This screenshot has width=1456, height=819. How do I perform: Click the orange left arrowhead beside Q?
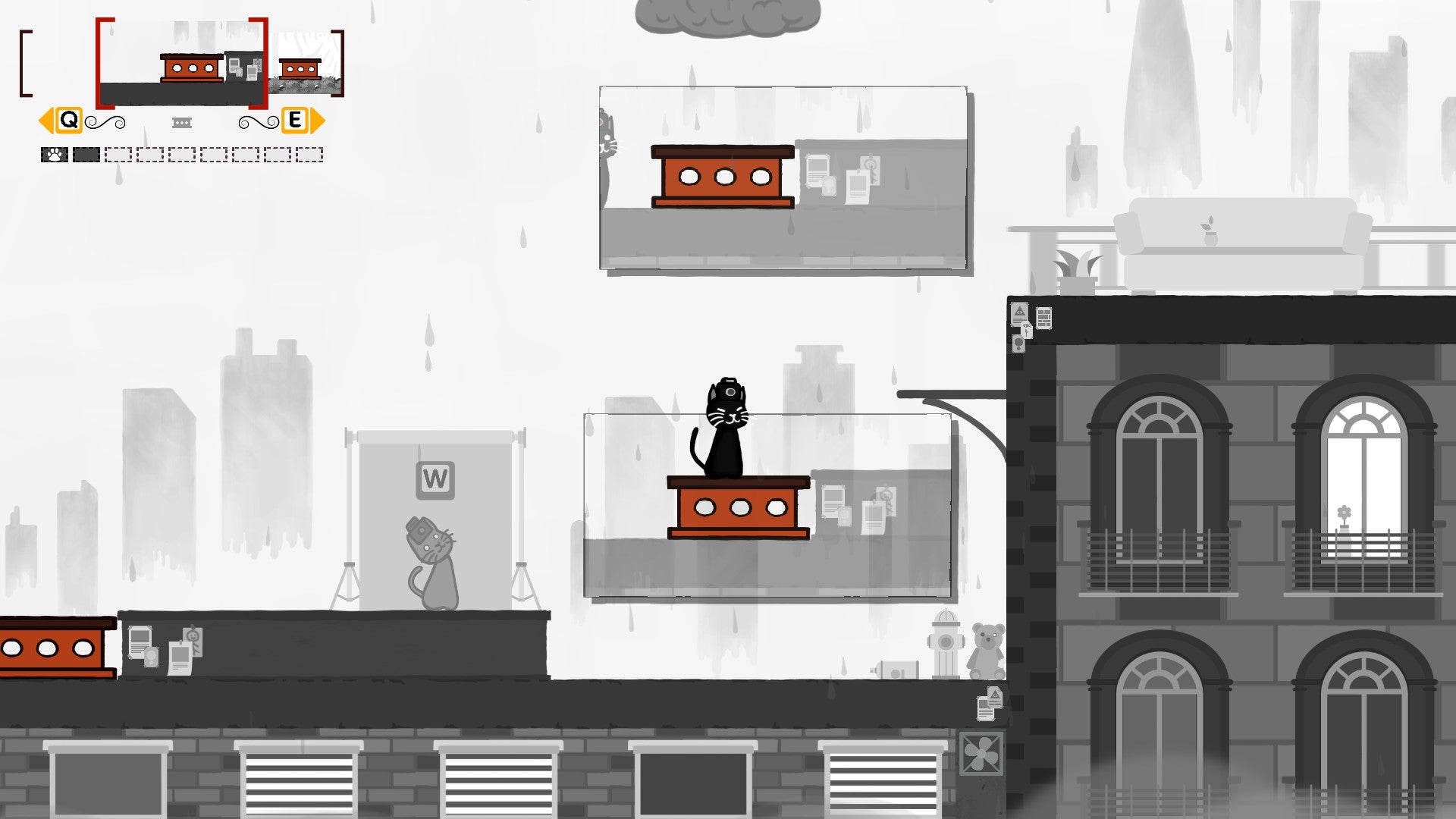pyautogui.click(x=47, y=120)
